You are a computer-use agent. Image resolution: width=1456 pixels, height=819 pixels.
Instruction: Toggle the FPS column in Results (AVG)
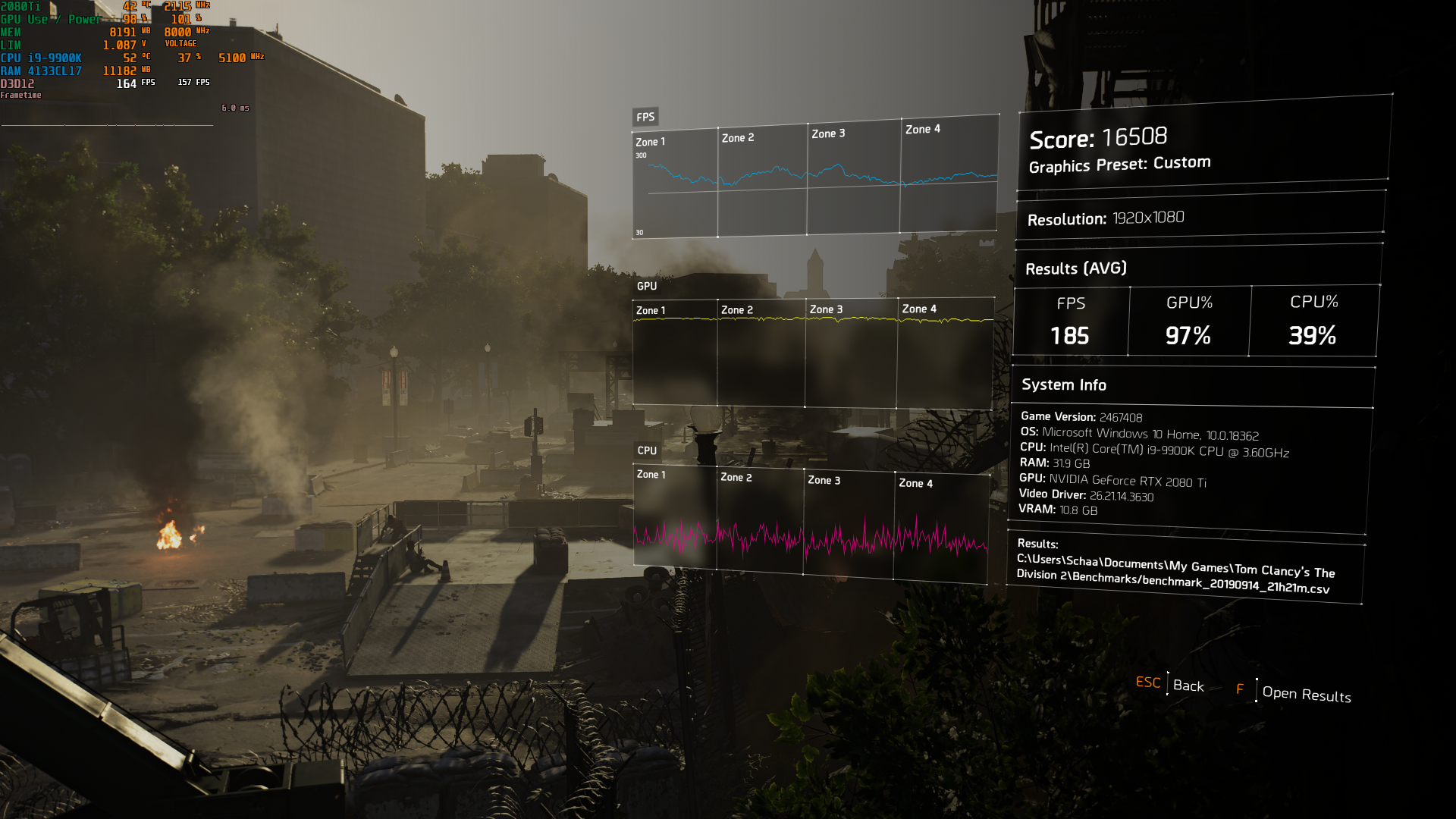(1070, 320)
